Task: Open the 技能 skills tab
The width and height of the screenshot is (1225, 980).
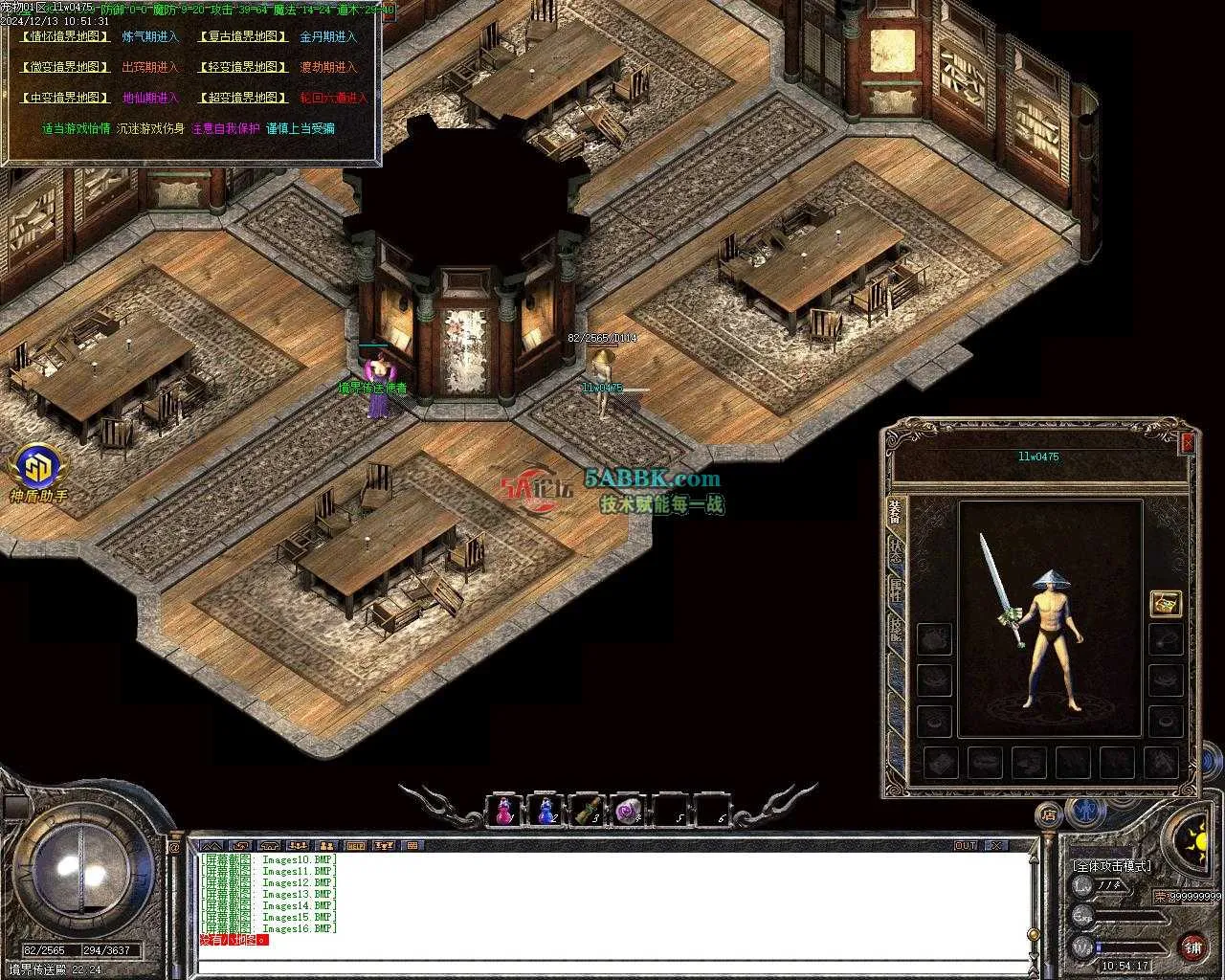Action: [x=896, y=629]
